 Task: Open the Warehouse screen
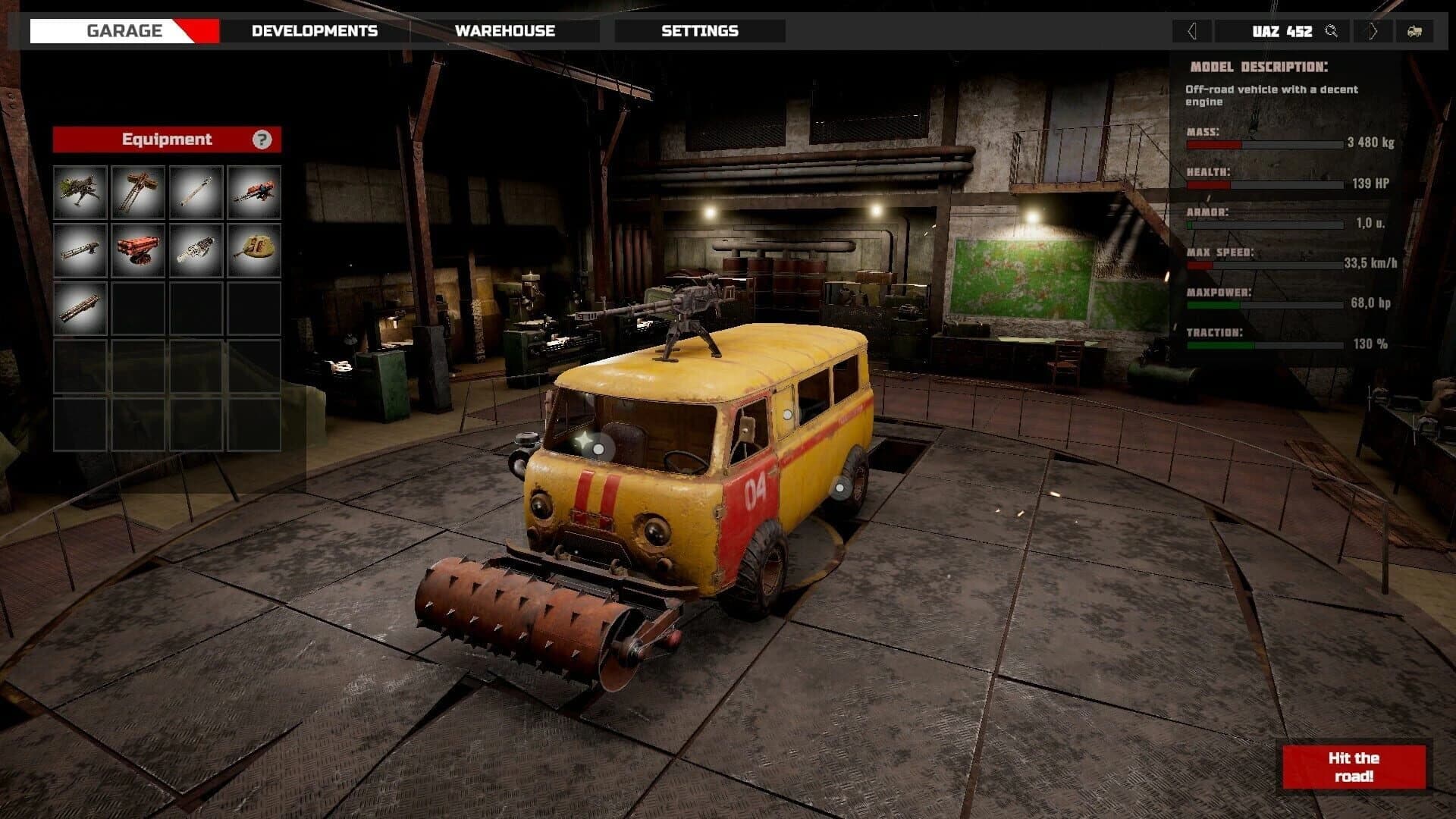[504, 31]
